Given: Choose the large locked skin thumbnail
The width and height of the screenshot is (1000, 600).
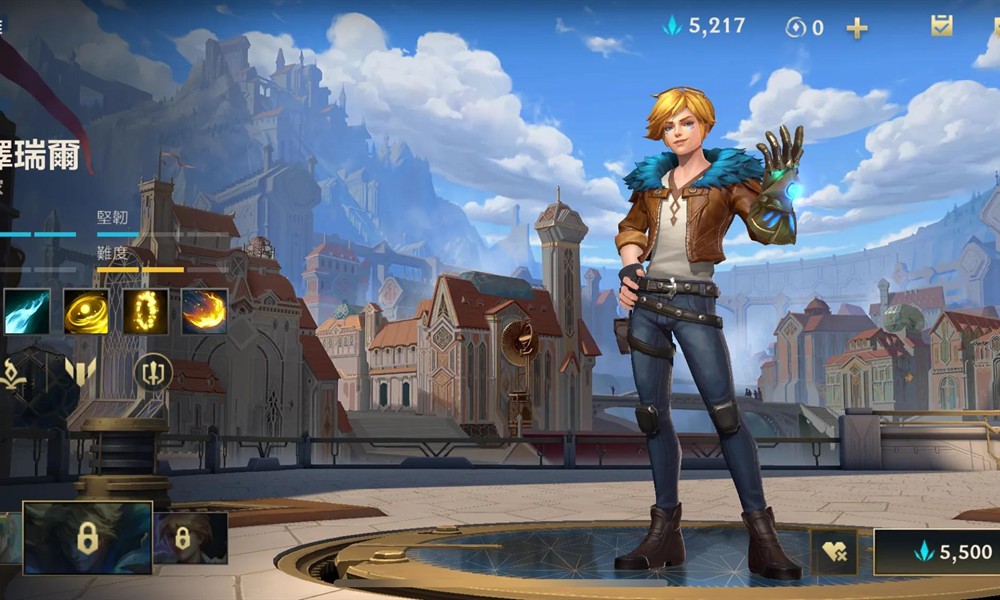Looking at the screenshot, I should pos(87,538).
